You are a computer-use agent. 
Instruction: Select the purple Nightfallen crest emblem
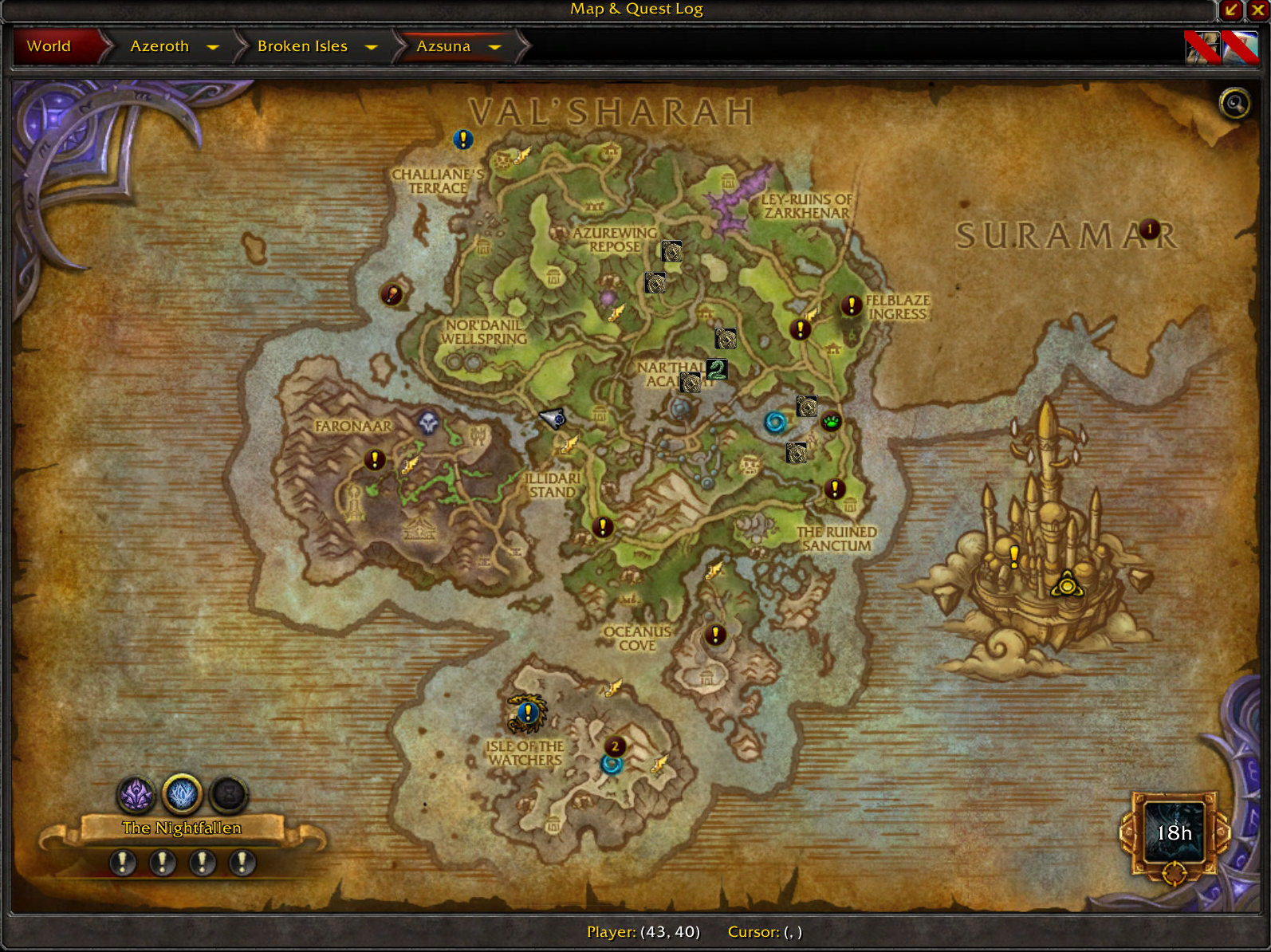coord(137,793)
